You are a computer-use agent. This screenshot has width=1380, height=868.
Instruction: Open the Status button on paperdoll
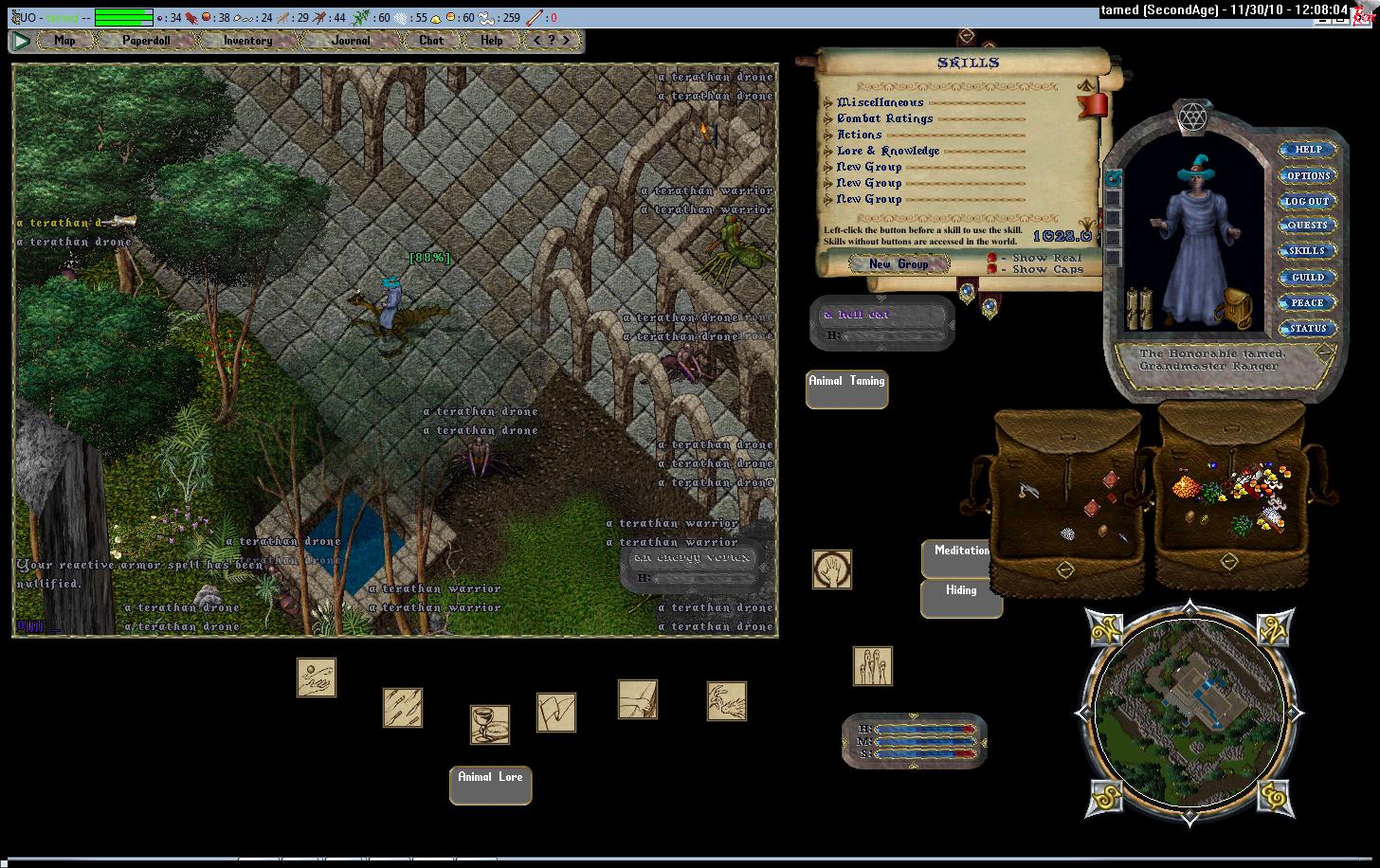point(1307,329)
